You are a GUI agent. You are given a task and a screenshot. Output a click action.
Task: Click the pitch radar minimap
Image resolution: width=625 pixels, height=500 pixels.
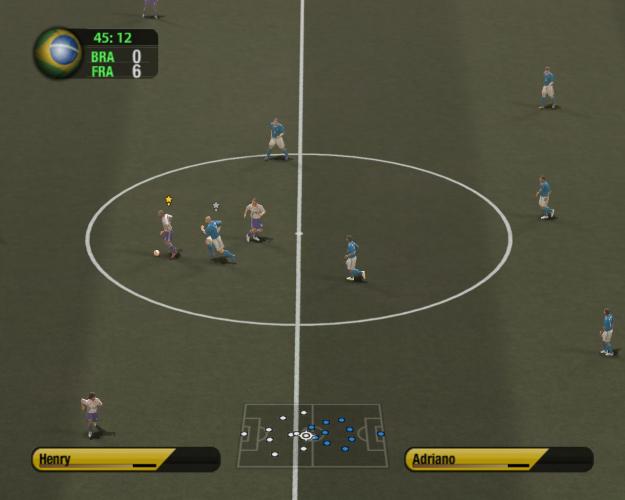point(311,435)
